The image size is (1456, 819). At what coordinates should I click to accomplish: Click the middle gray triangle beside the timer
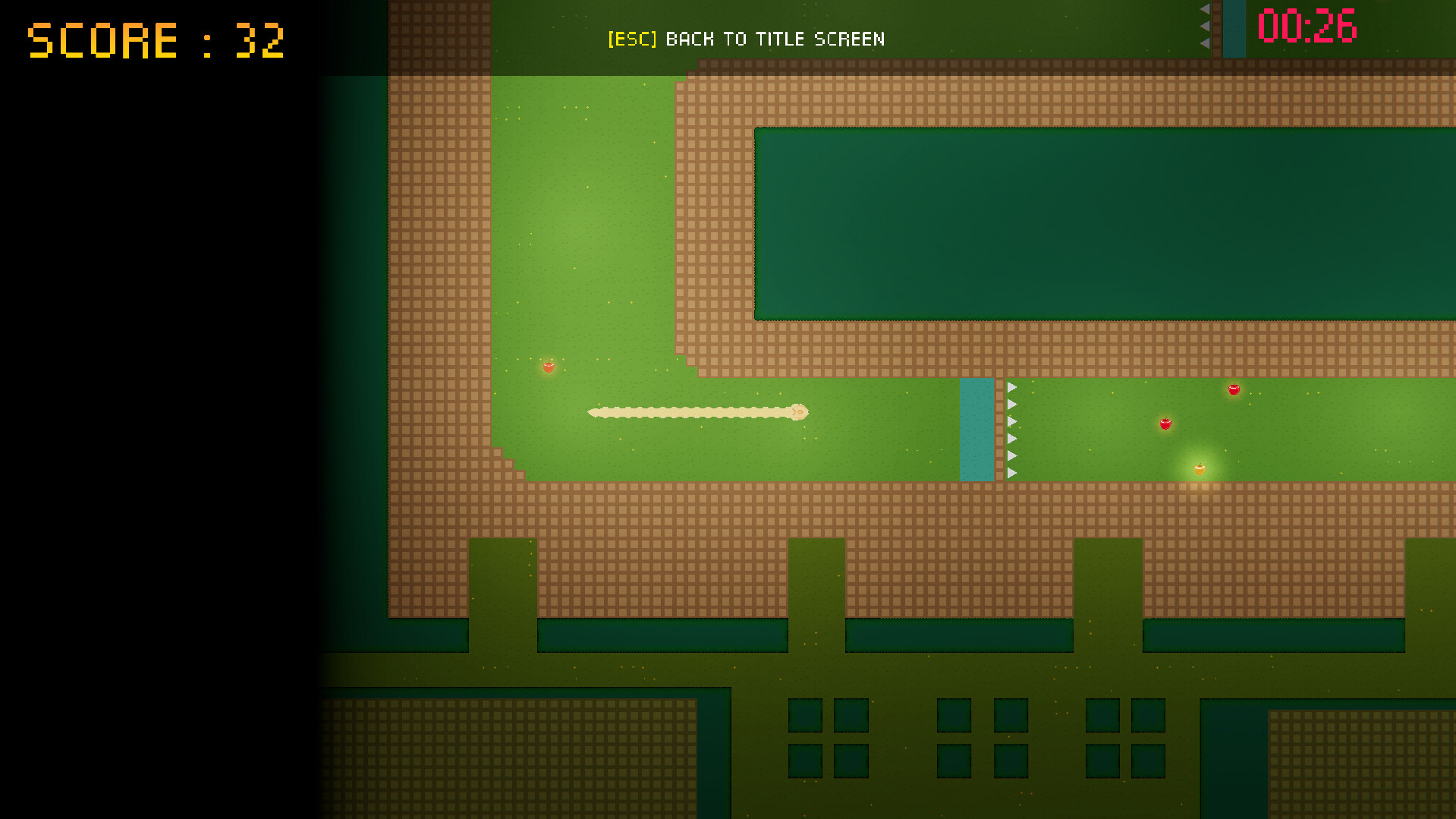(x=1204, y=27)
